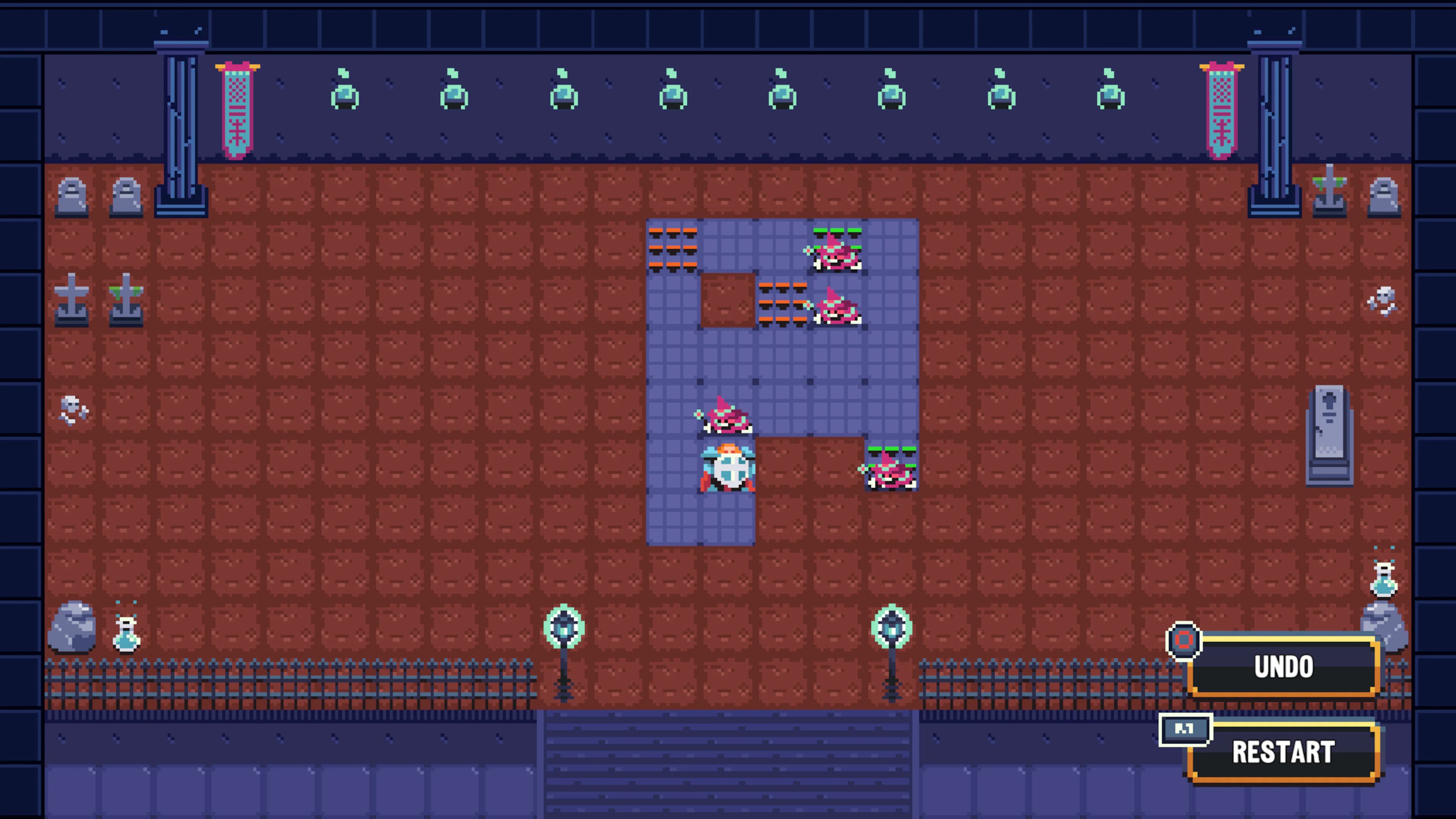Select the tall tombstone on the right wall
This screenshot has height=819, width=1456.
pos(1329,435)
